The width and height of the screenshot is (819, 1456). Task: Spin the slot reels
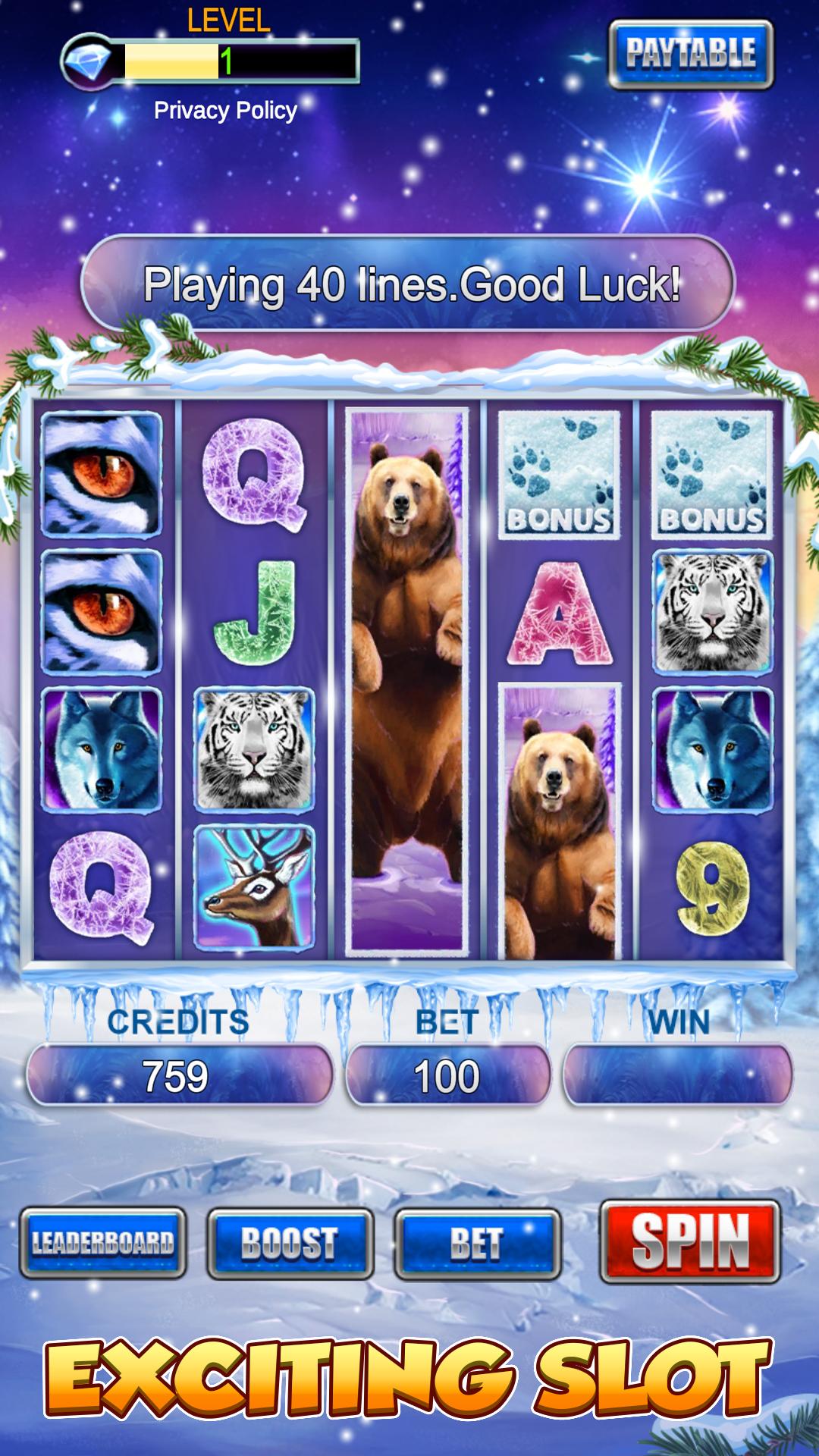pos(690,1241)
